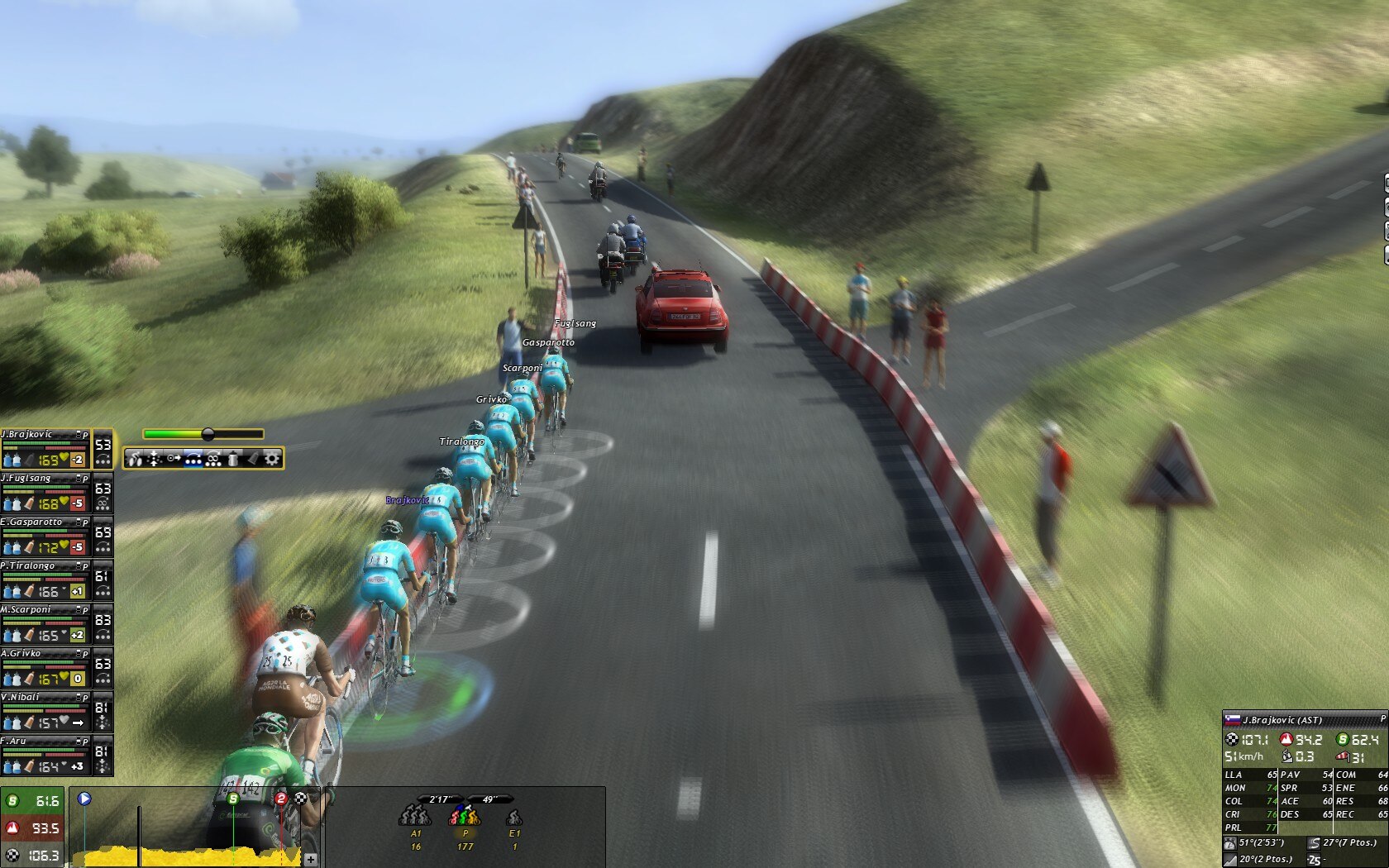Viewport: 1389px width, 868px height.
Task: Choose the maintain position arrows order
Action: click(154, 459)
